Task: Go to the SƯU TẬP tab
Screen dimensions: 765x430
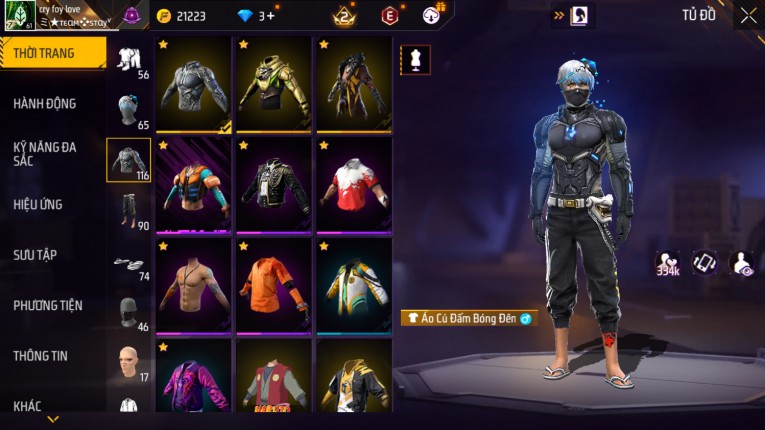Action: (x=35, y=255)
